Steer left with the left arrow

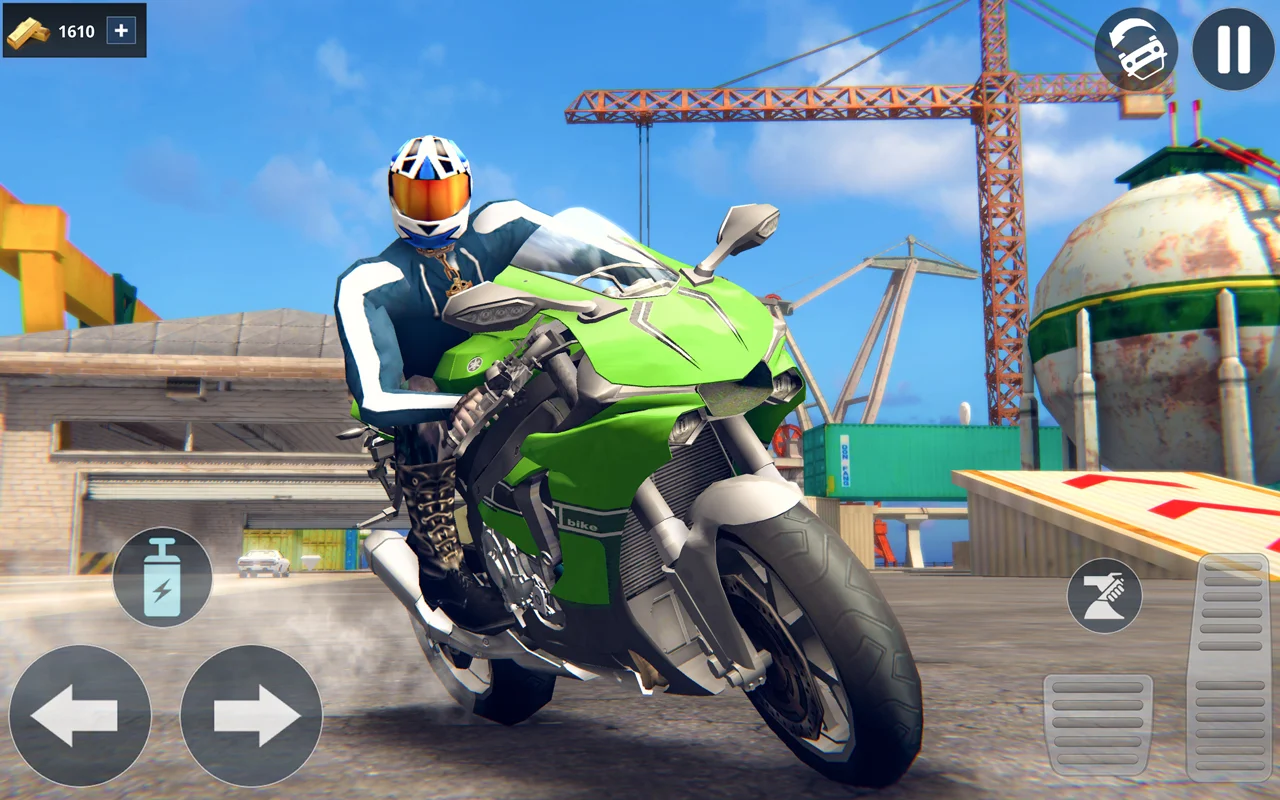coord(80,715)
